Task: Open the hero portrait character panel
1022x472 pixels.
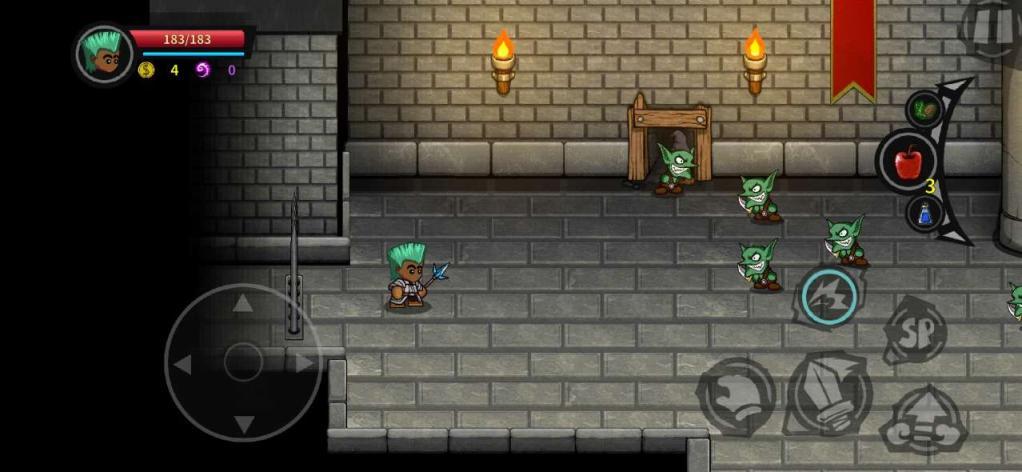Action: click(x=104, y=53)
